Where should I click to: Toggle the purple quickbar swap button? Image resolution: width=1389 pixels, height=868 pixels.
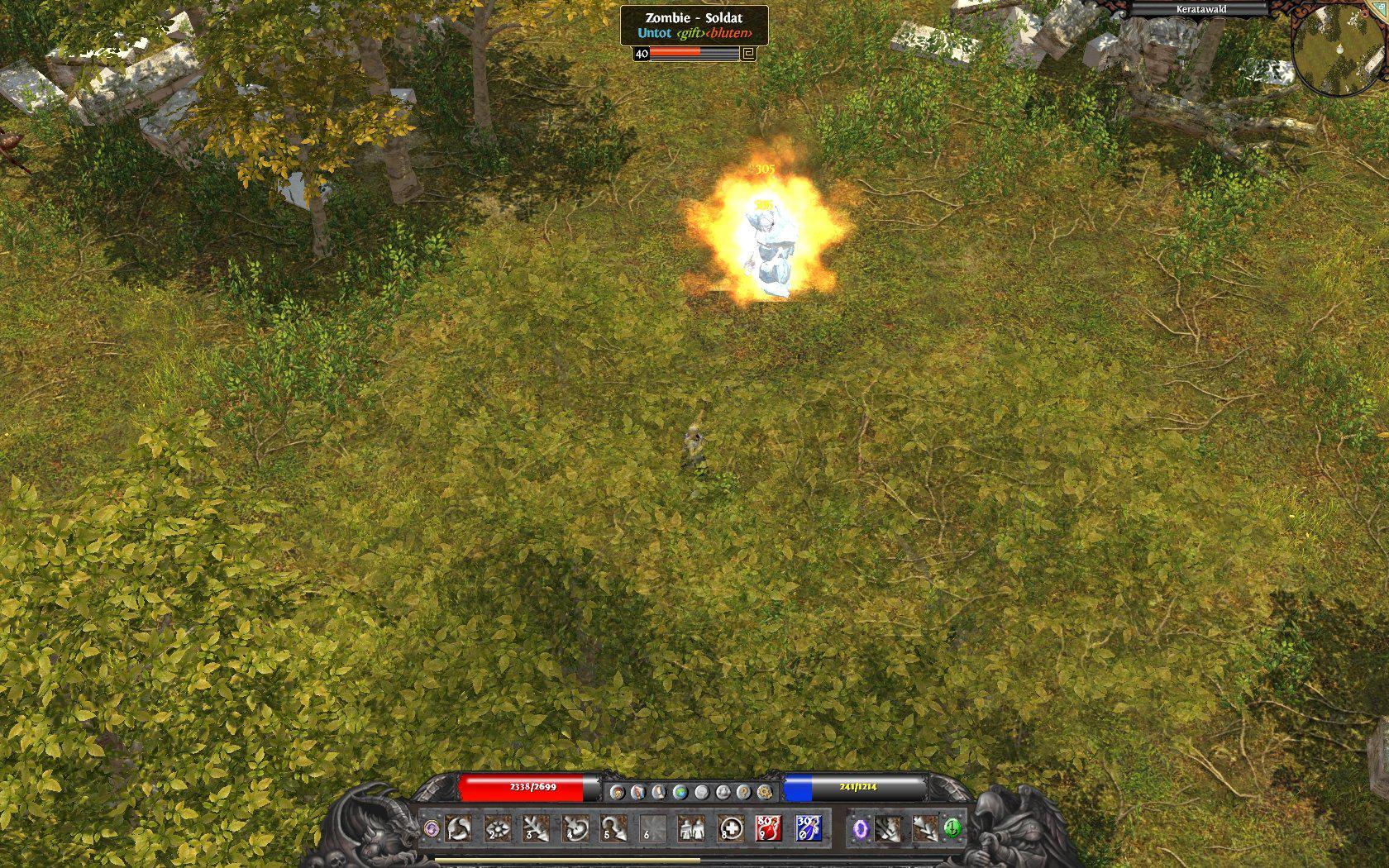pyautogui.click(x=431, y=827)
